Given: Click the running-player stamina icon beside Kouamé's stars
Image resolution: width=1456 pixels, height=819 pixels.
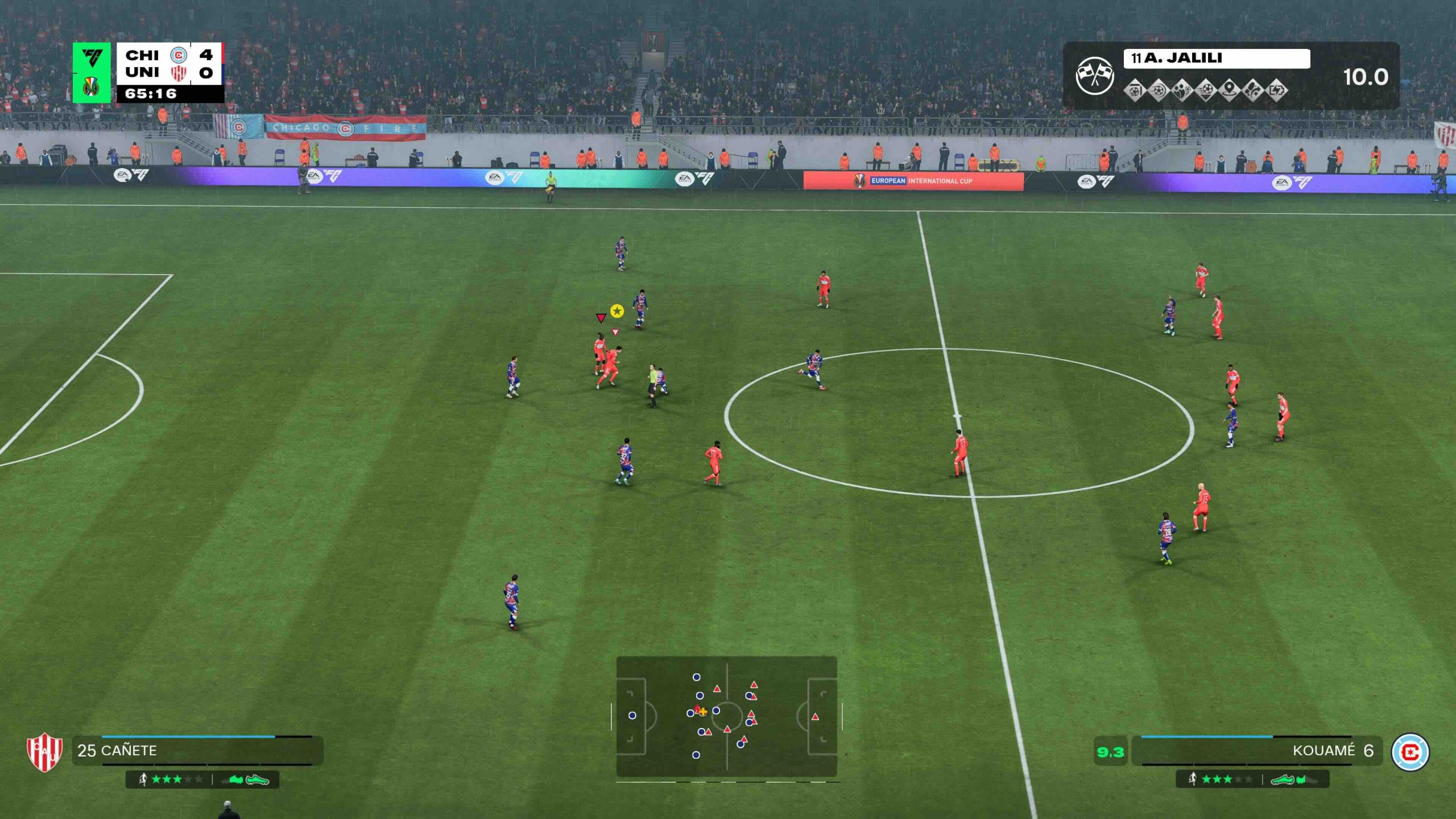Looking at the screenshot, I should point(1193,779).
